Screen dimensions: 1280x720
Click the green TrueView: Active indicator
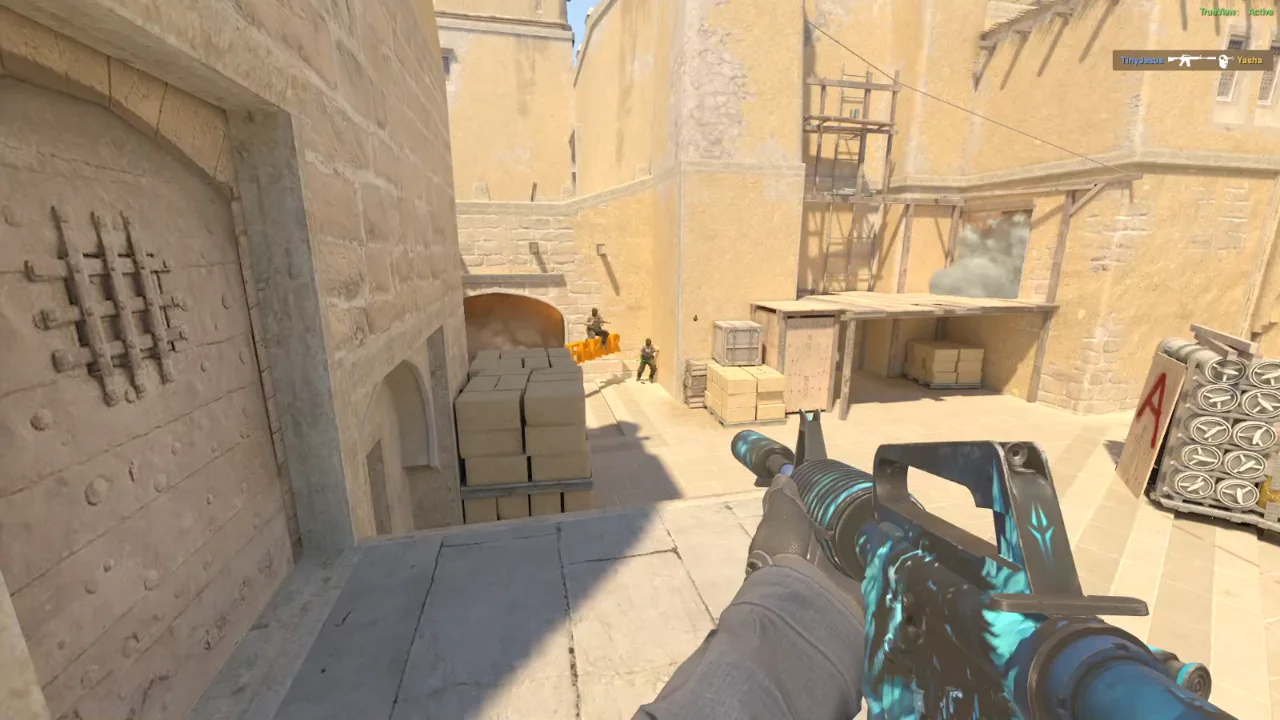[x=1236, y=11]
